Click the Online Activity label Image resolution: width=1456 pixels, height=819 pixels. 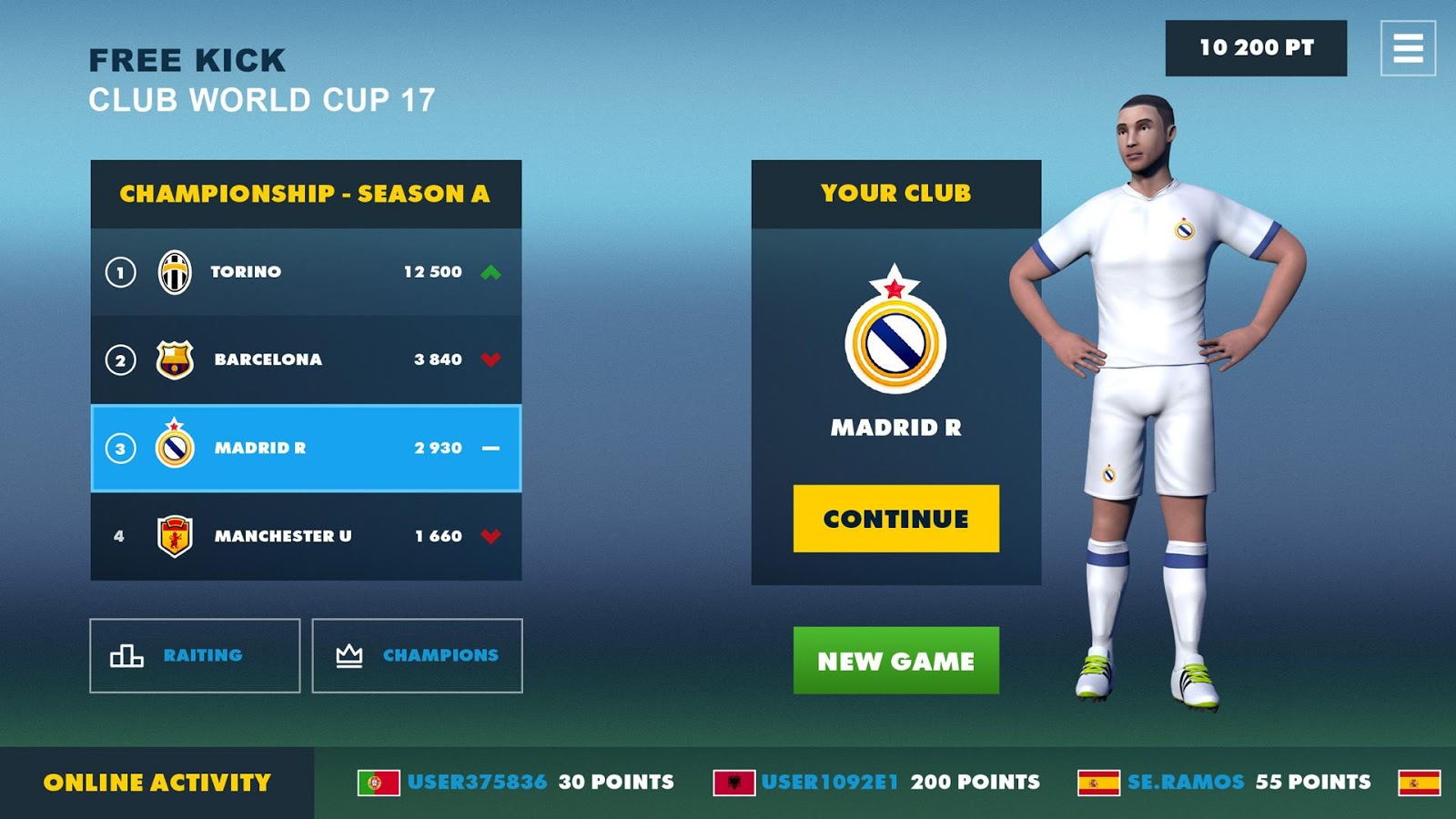coord(157,780)
